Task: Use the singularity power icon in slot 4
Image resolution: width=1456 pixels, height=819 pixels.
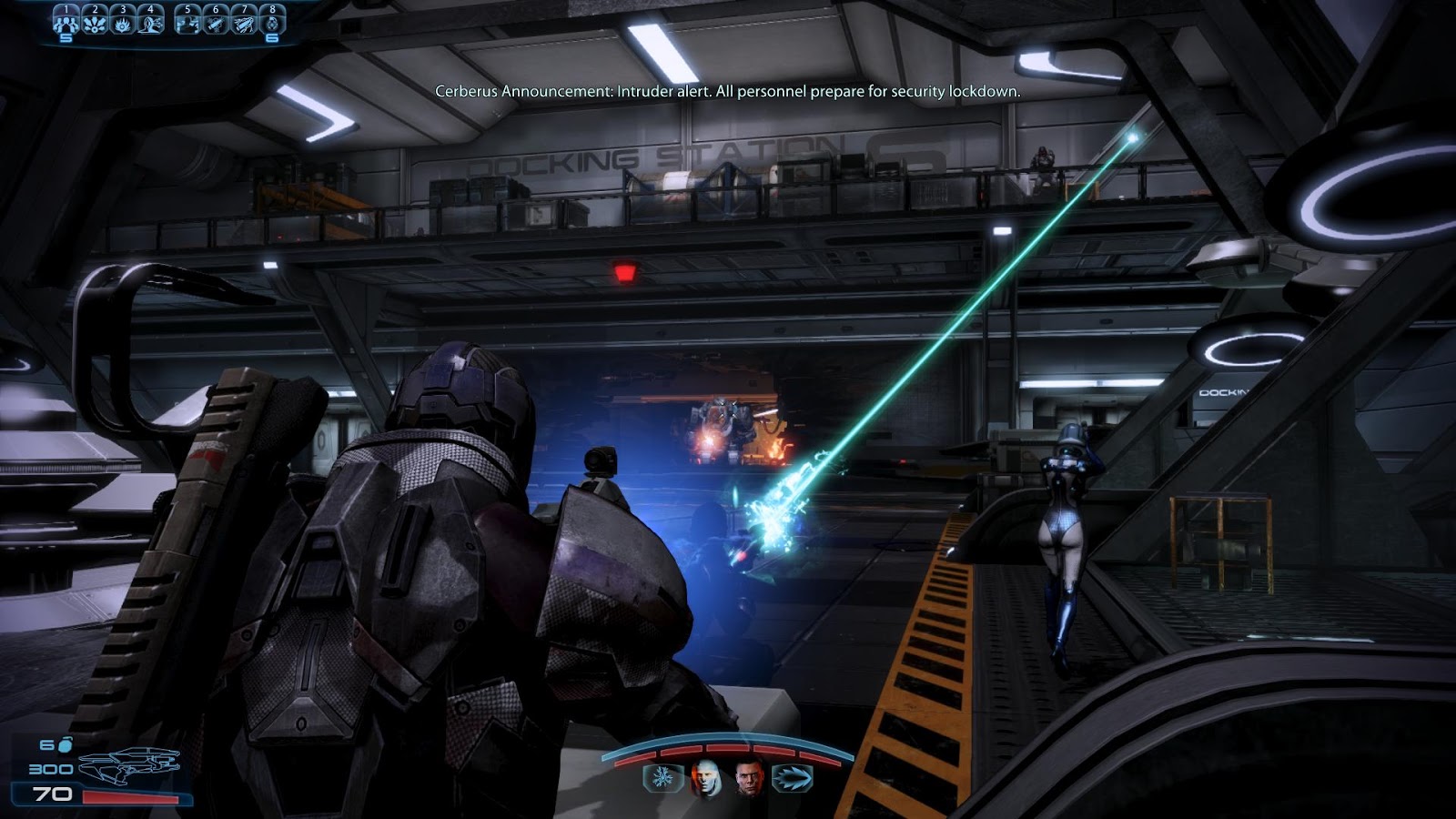Action: click(151, 25)
